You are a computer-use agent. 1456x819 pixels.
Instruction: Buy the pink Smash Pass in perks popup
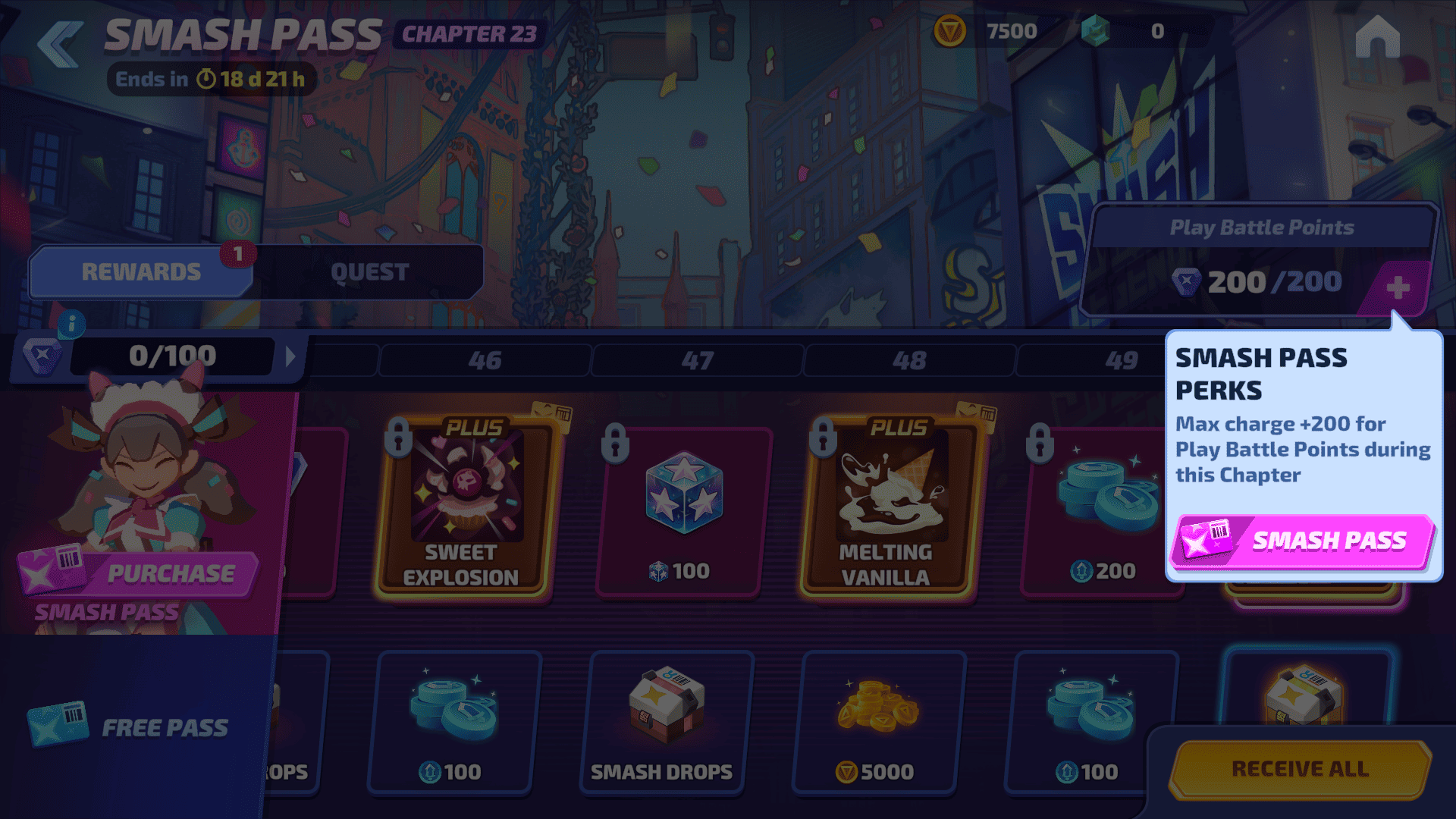[1301, 541]
